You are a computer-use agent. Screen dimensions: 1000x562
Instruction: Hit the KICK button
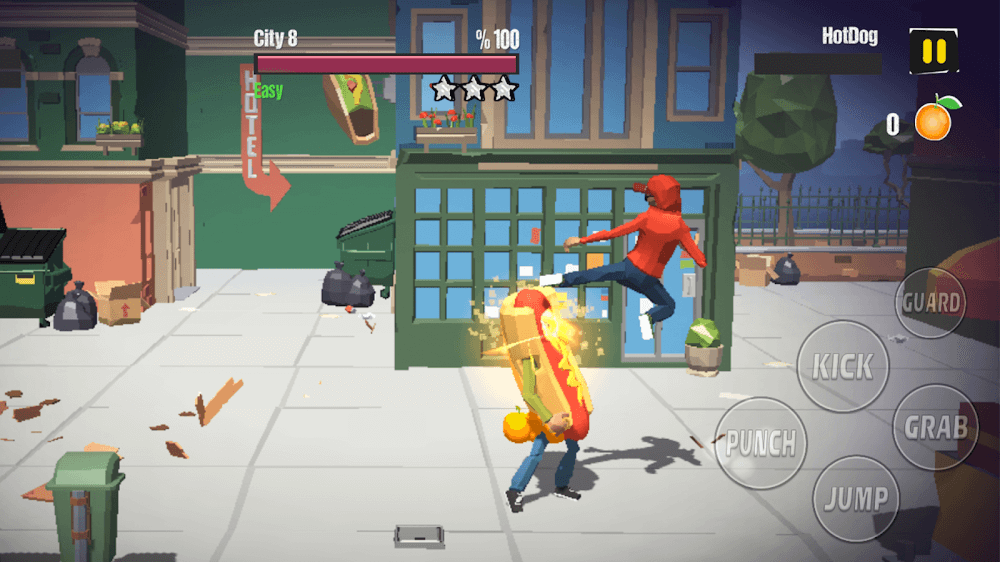click(842, 366)
